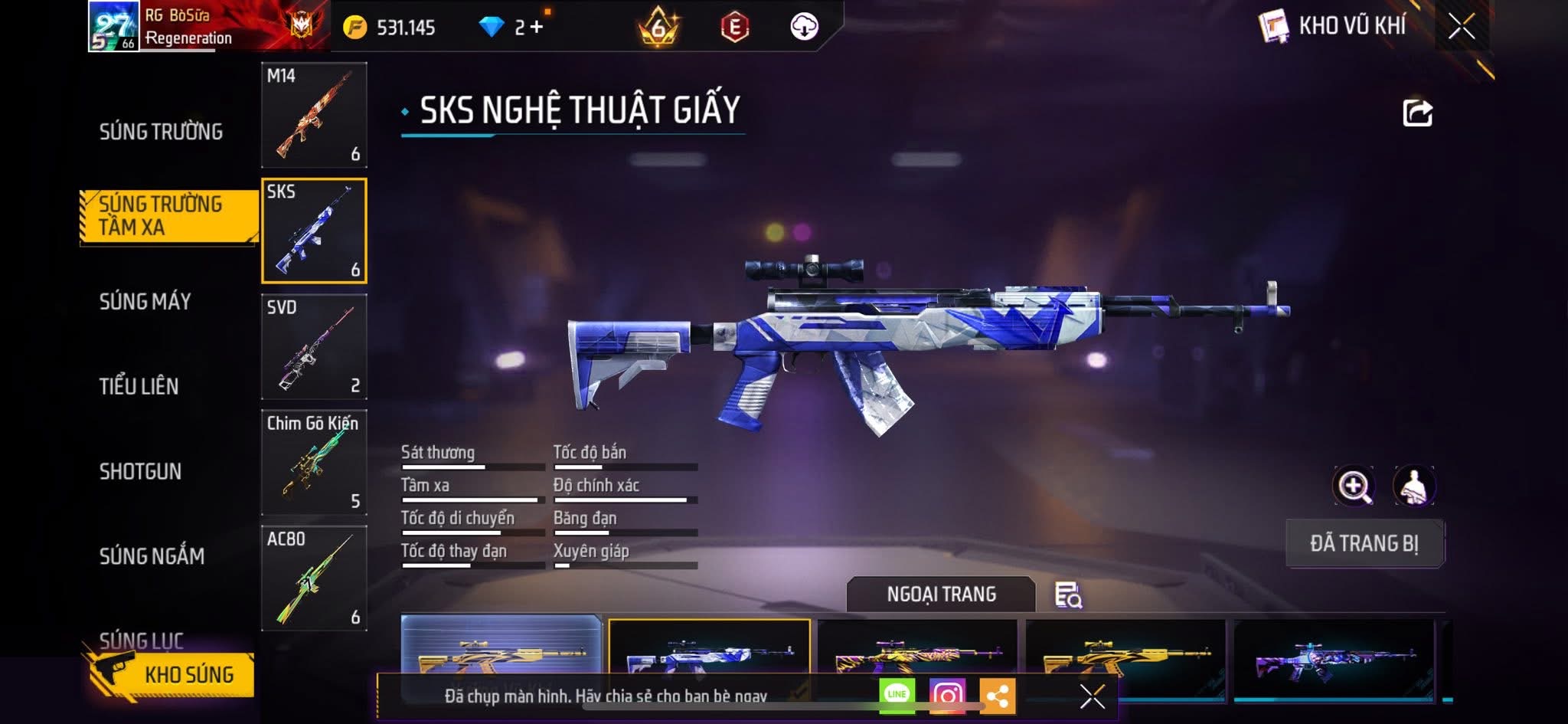
Task: Click the ĐÃ TRANG BỊ button
Action: tap(1364, 543)
